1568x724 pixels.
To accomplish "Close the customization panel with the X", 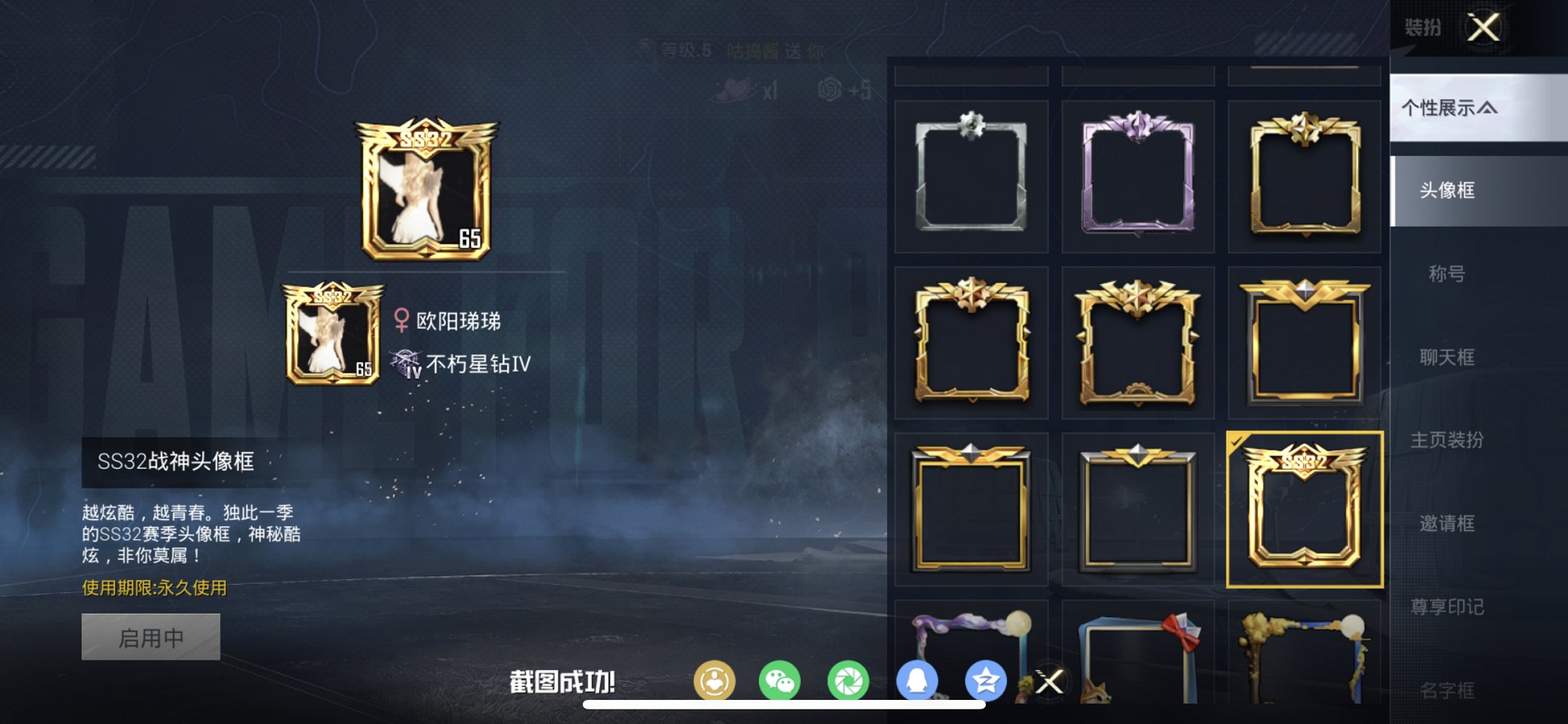I will click(x=1484, y=28).
